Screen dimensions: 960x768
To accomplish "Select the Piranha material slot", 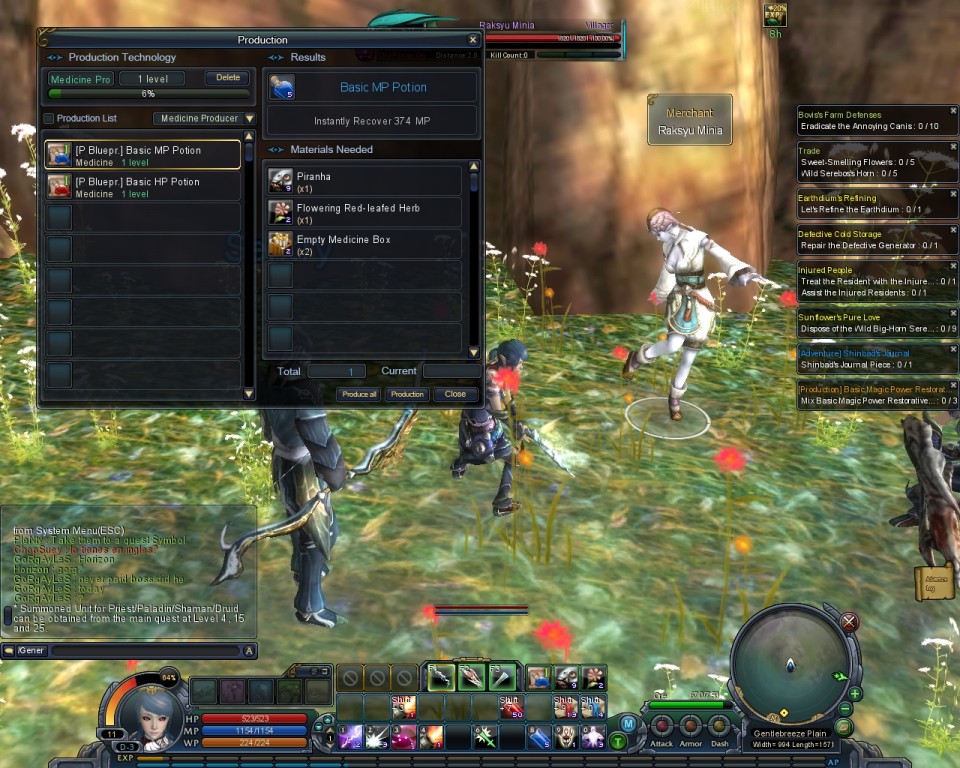I will click(x=364, y=181).
